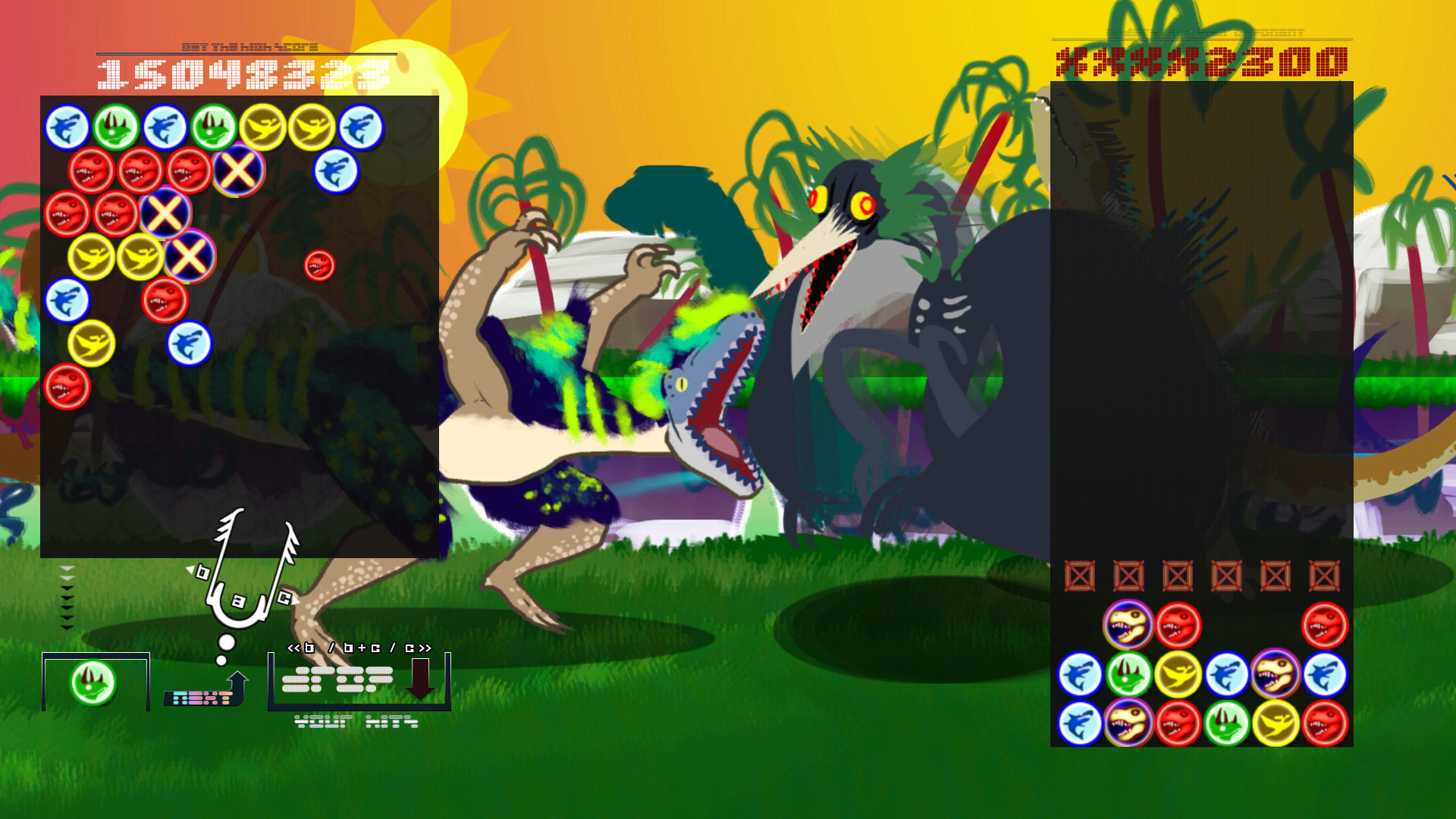Click the dark down arrow beside YOUR HITS
Screen dimensions: 1456x819
click(420, 678)
